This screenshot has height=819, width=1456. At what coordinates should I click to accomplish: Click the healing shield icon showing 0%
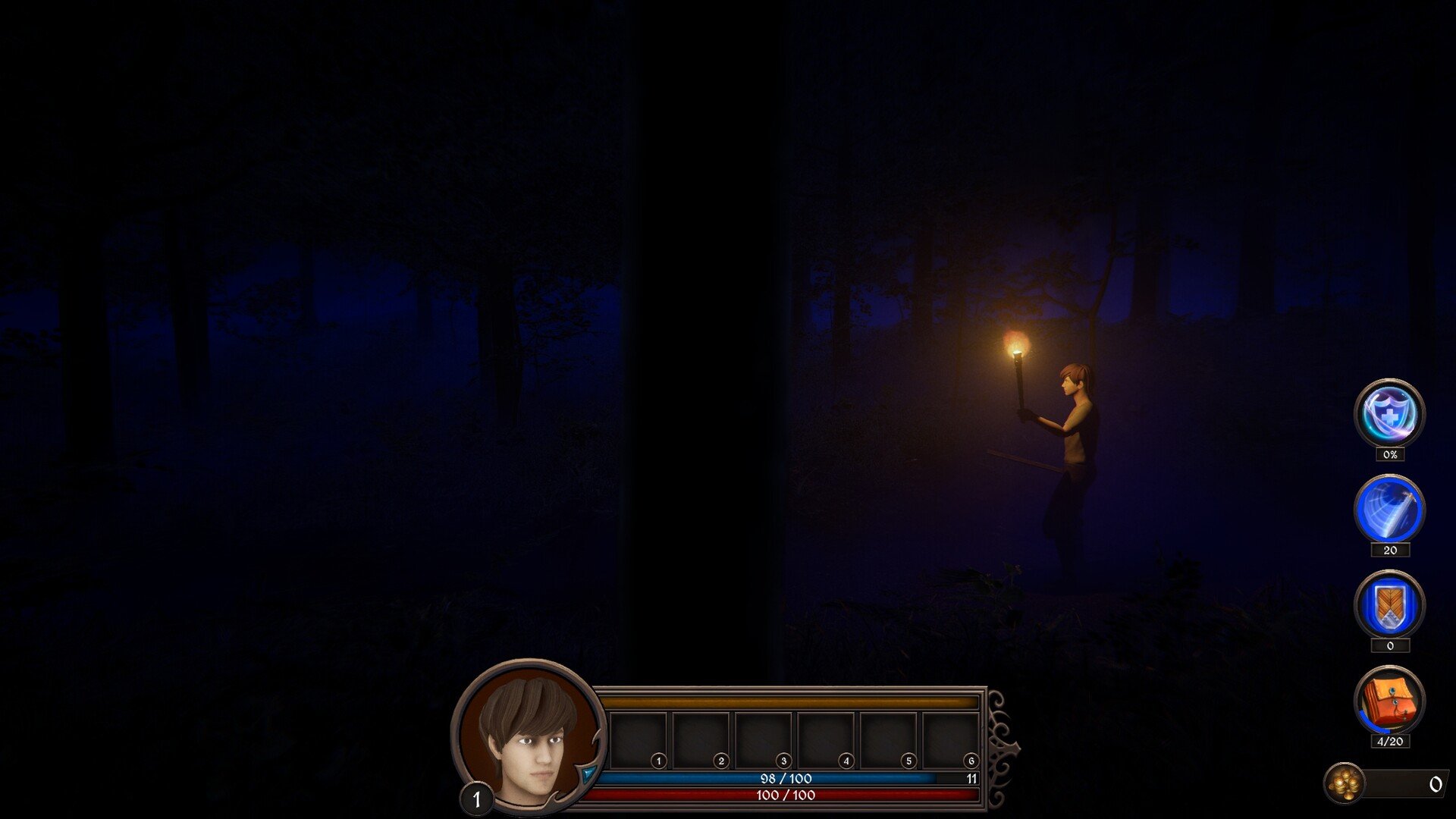pyautogui.click(x=1389, y=414)
